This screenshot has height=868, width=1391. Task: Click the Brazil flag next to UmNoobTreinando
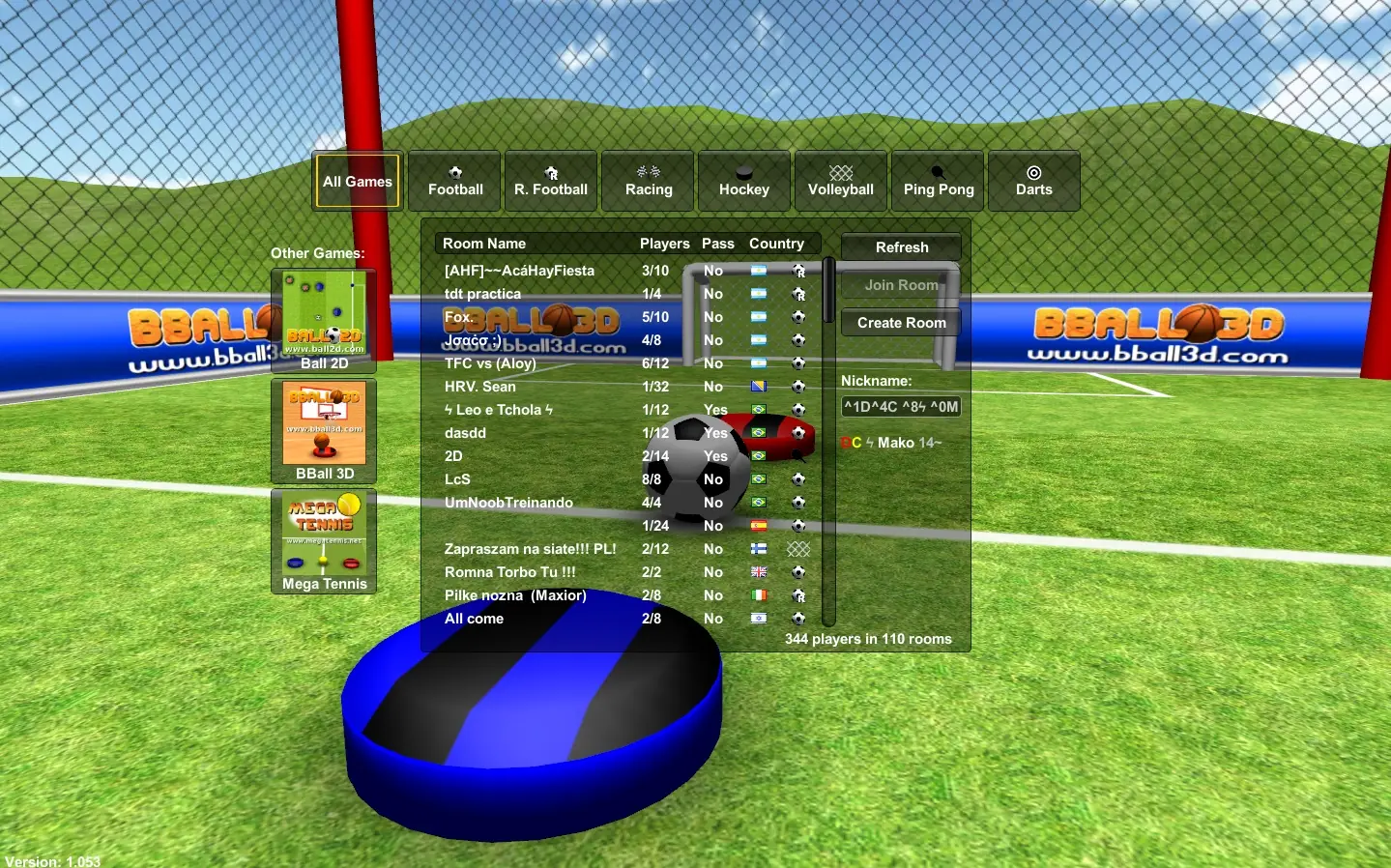[759, 503]
